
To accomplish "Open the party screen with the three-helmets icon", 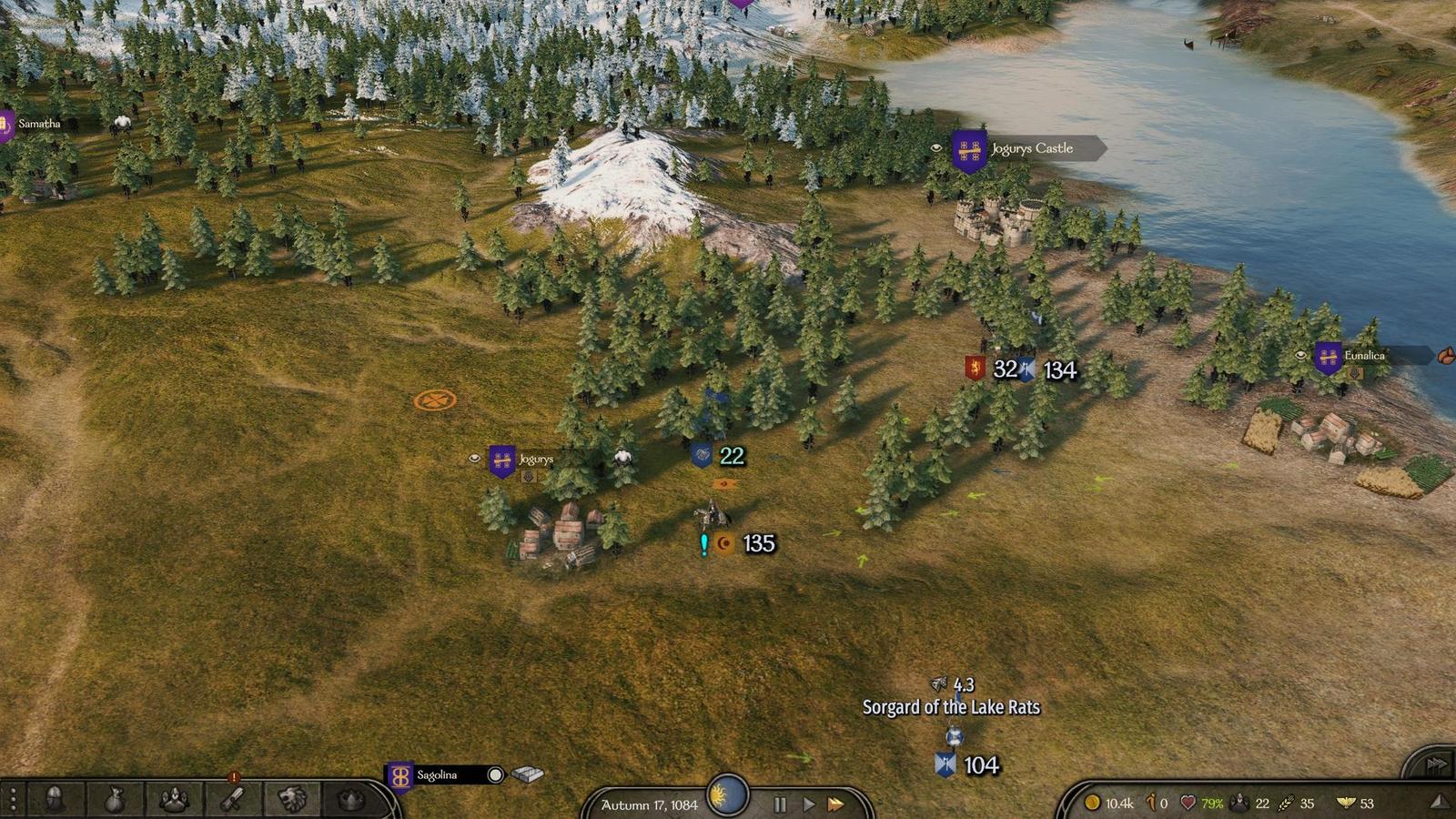I will pyautogui.click(x=174, y=800).
